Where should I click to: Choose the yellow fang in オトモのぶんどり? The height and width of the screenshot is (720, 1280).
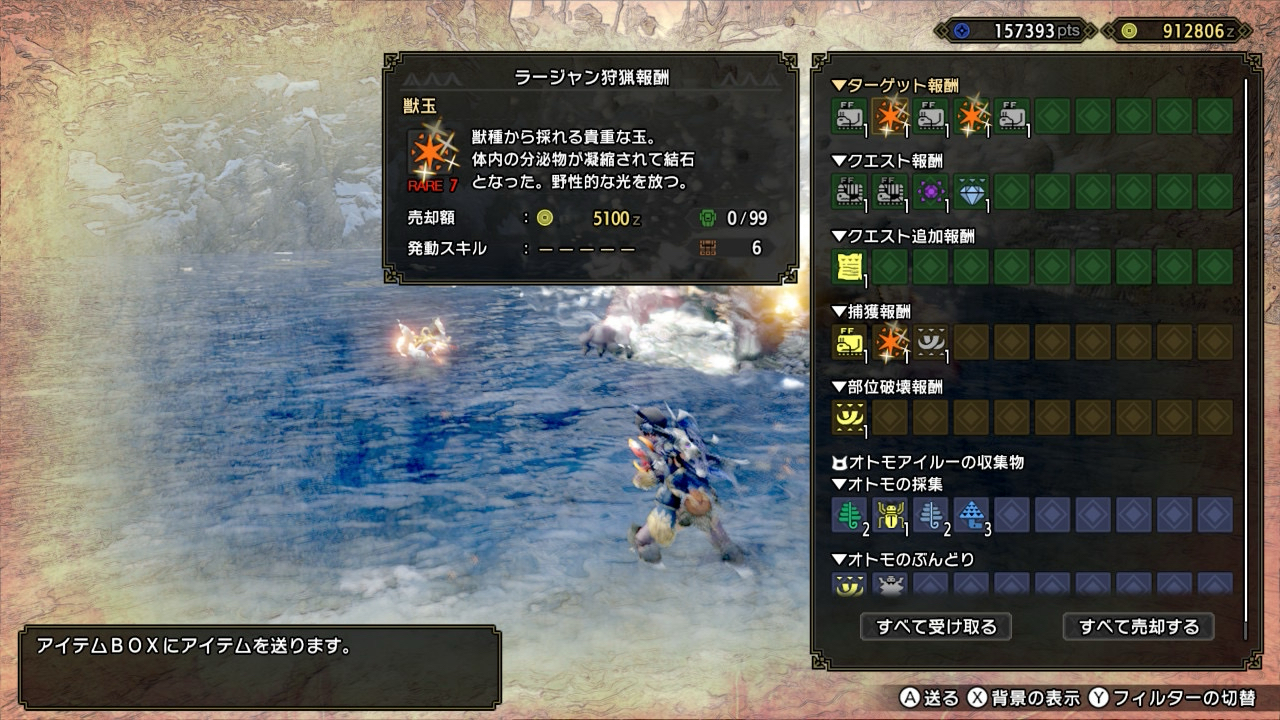tap(849, 584)
